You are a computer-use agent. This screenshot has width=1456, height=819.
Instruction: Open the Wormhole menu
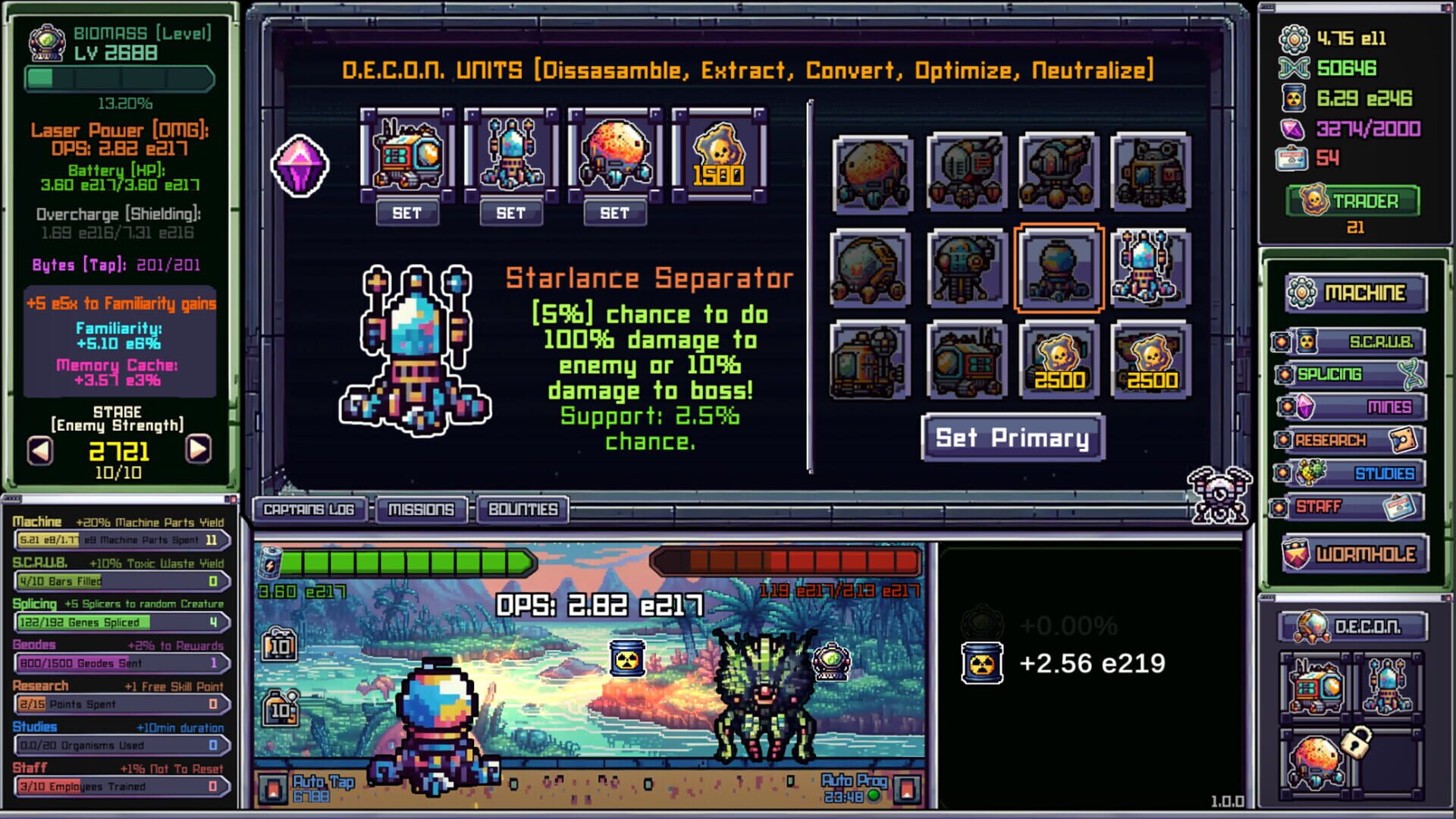pyautogui.click(x=1356, y=554)
